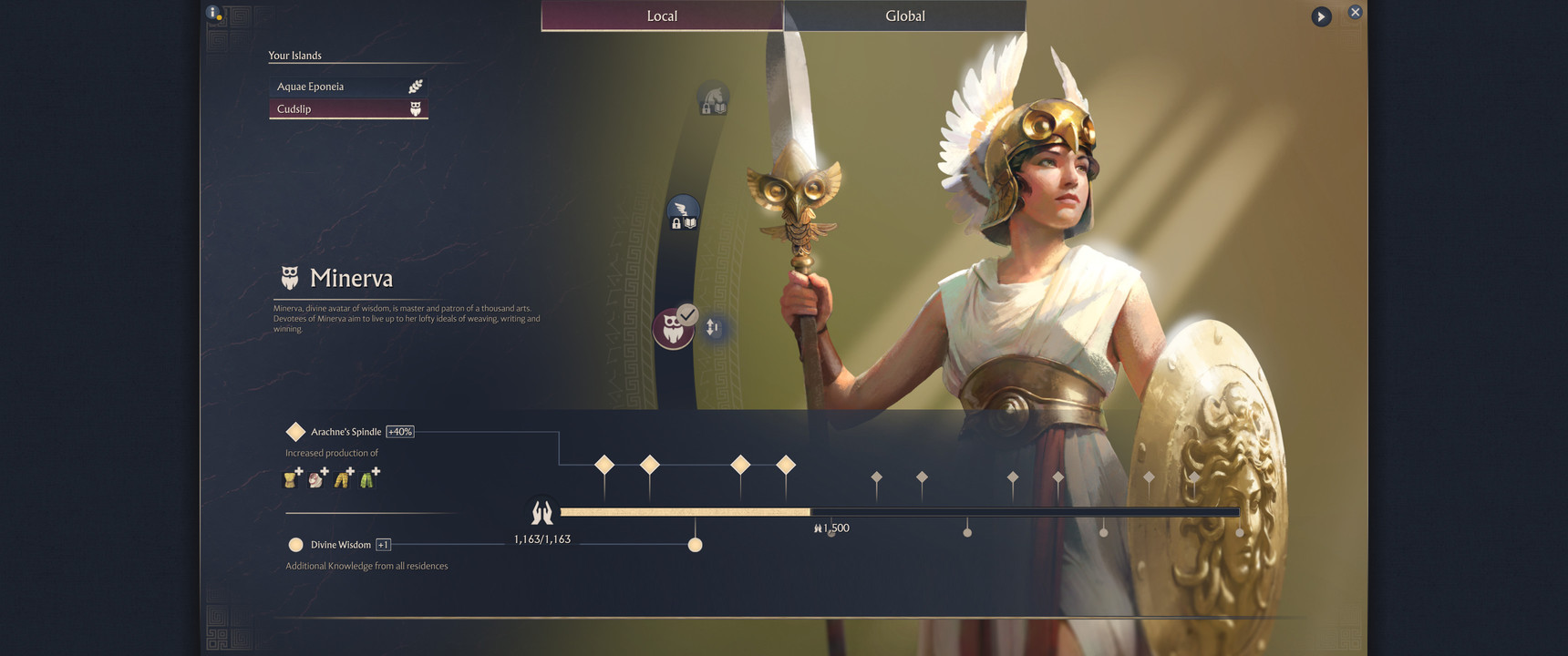The image size is (1568, 656).
Task: Click the Divine Wisdom +1 effect
Action: coord(341,545)
